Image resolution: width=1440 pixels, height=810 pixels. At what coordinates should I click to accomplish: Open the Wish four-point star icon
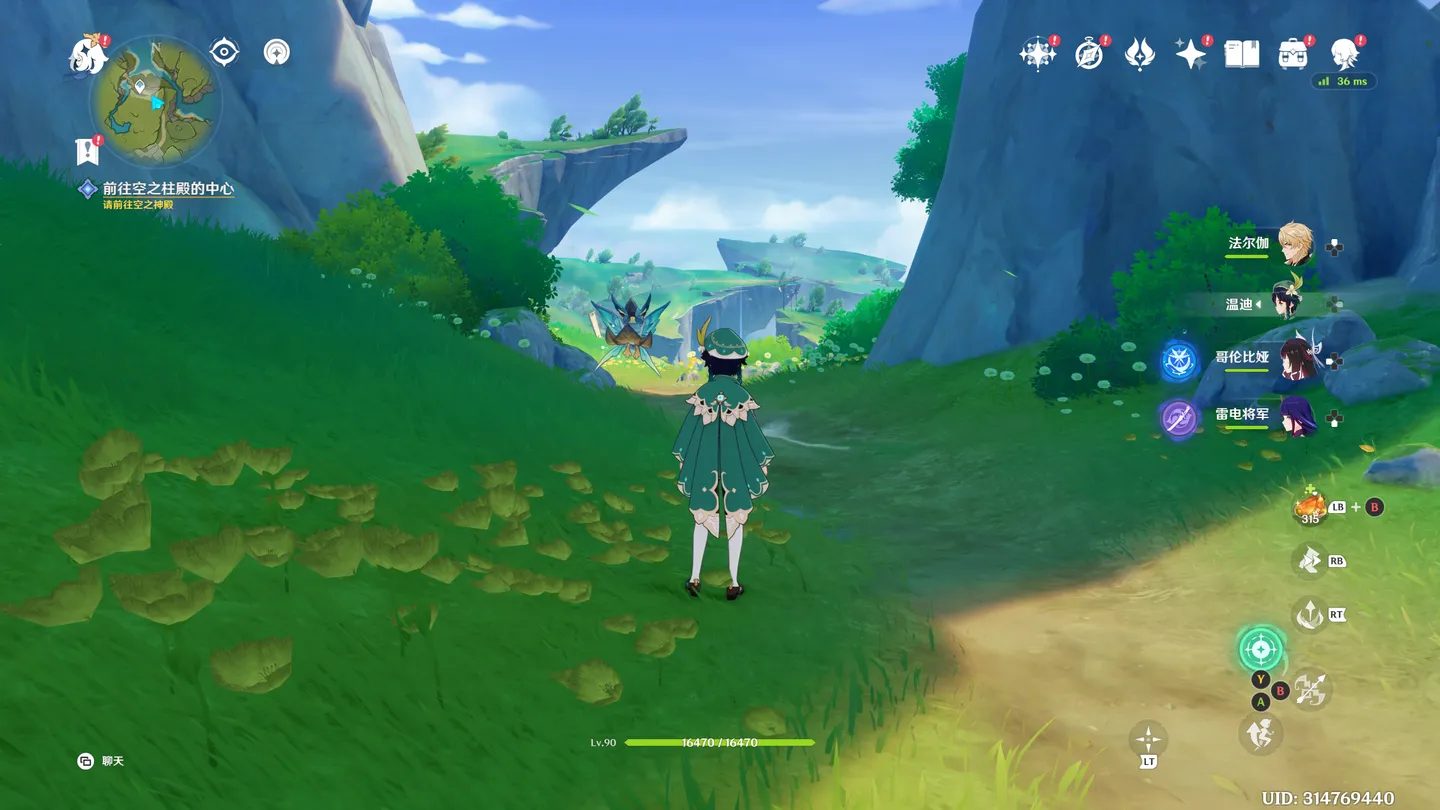click(1191, 54)
